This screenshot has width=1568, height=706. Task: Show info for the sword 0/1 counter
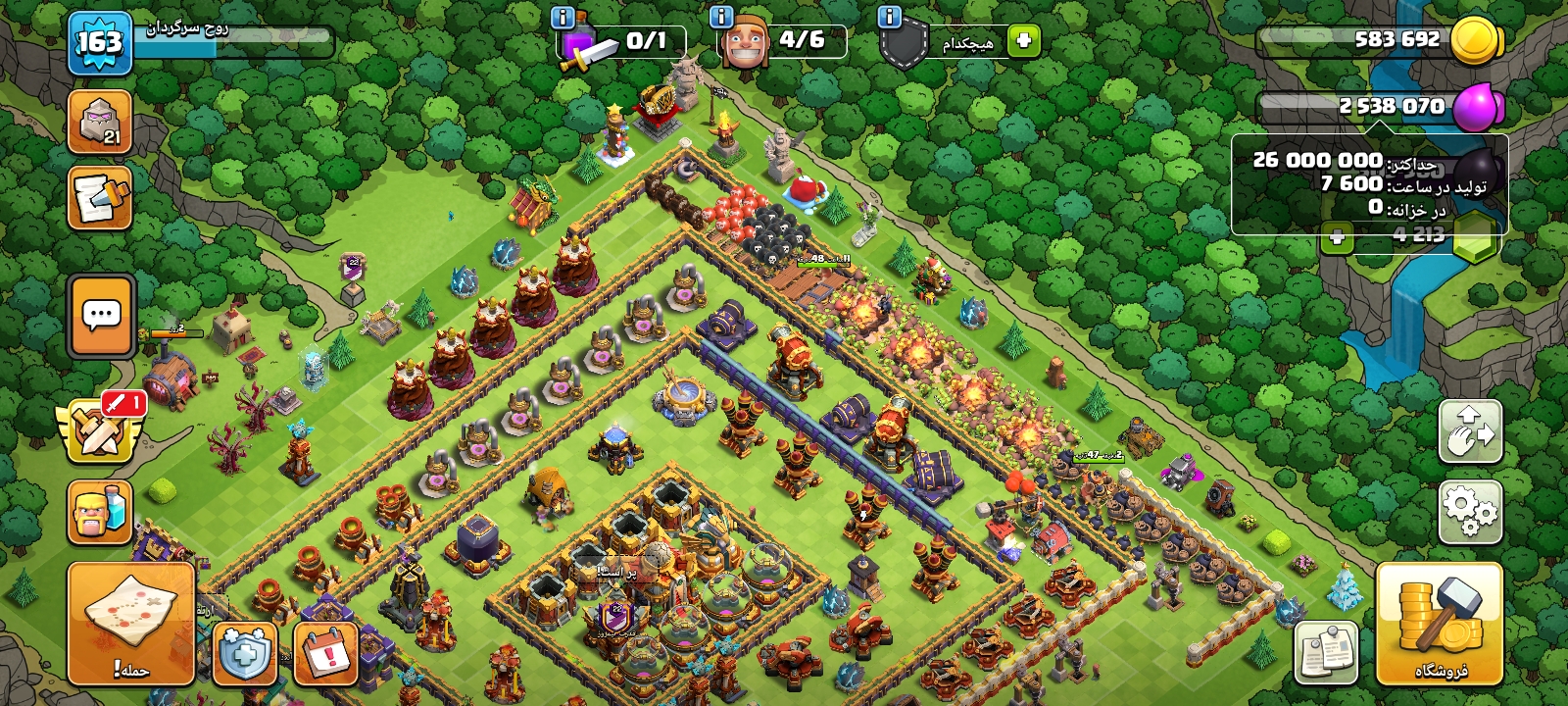click(563, 17)
